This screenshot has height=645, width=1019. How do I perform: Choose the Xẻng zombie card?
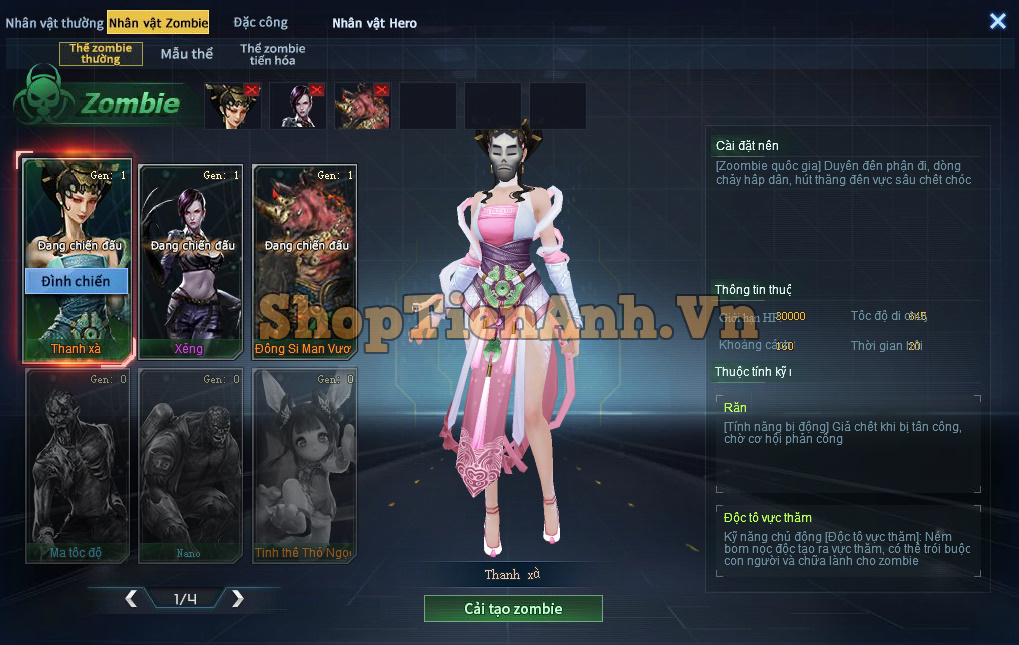(190, 260)
